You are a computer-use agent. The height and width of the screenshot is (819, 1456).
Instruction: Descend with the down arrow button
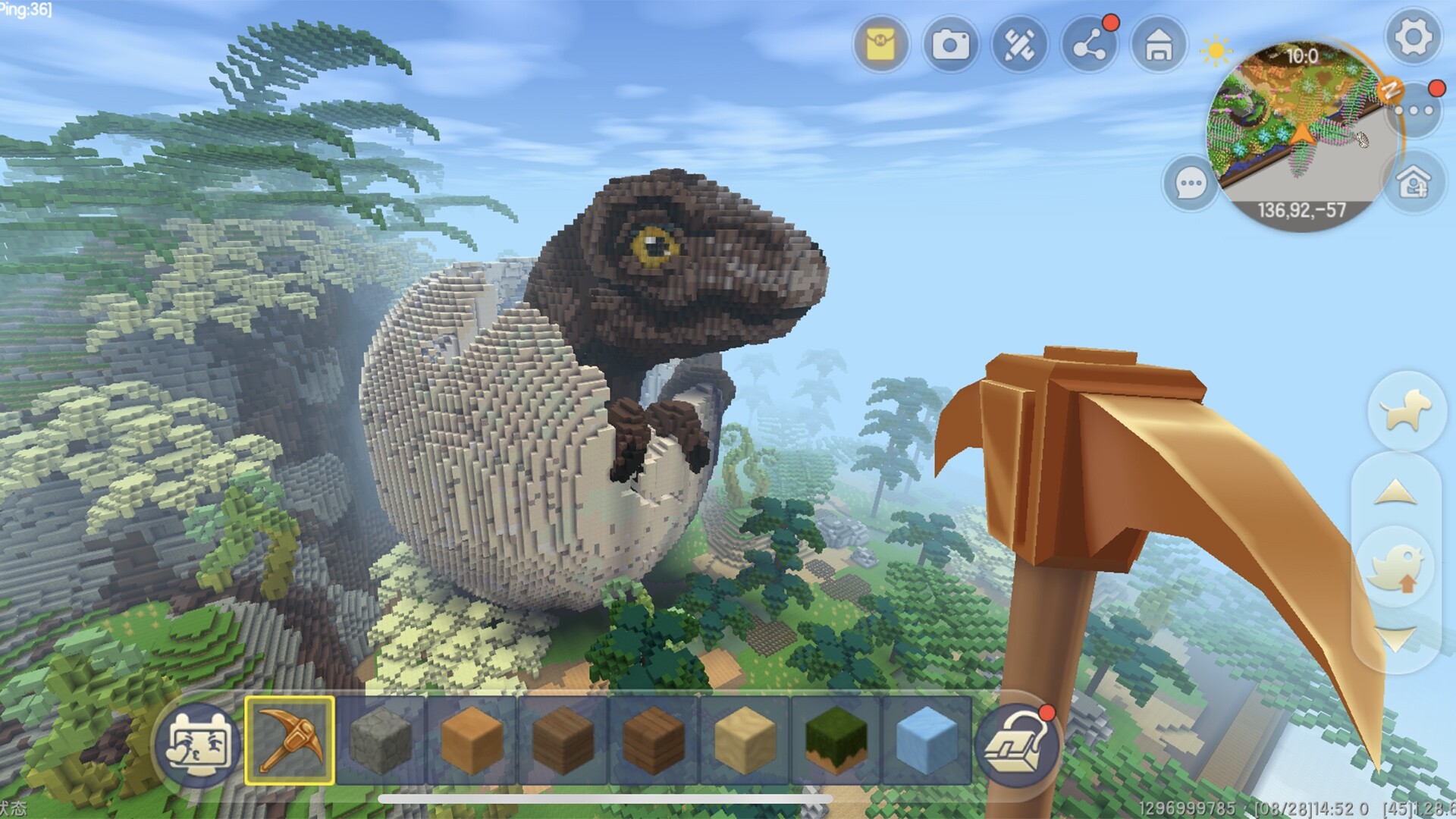click(1395, 639)
